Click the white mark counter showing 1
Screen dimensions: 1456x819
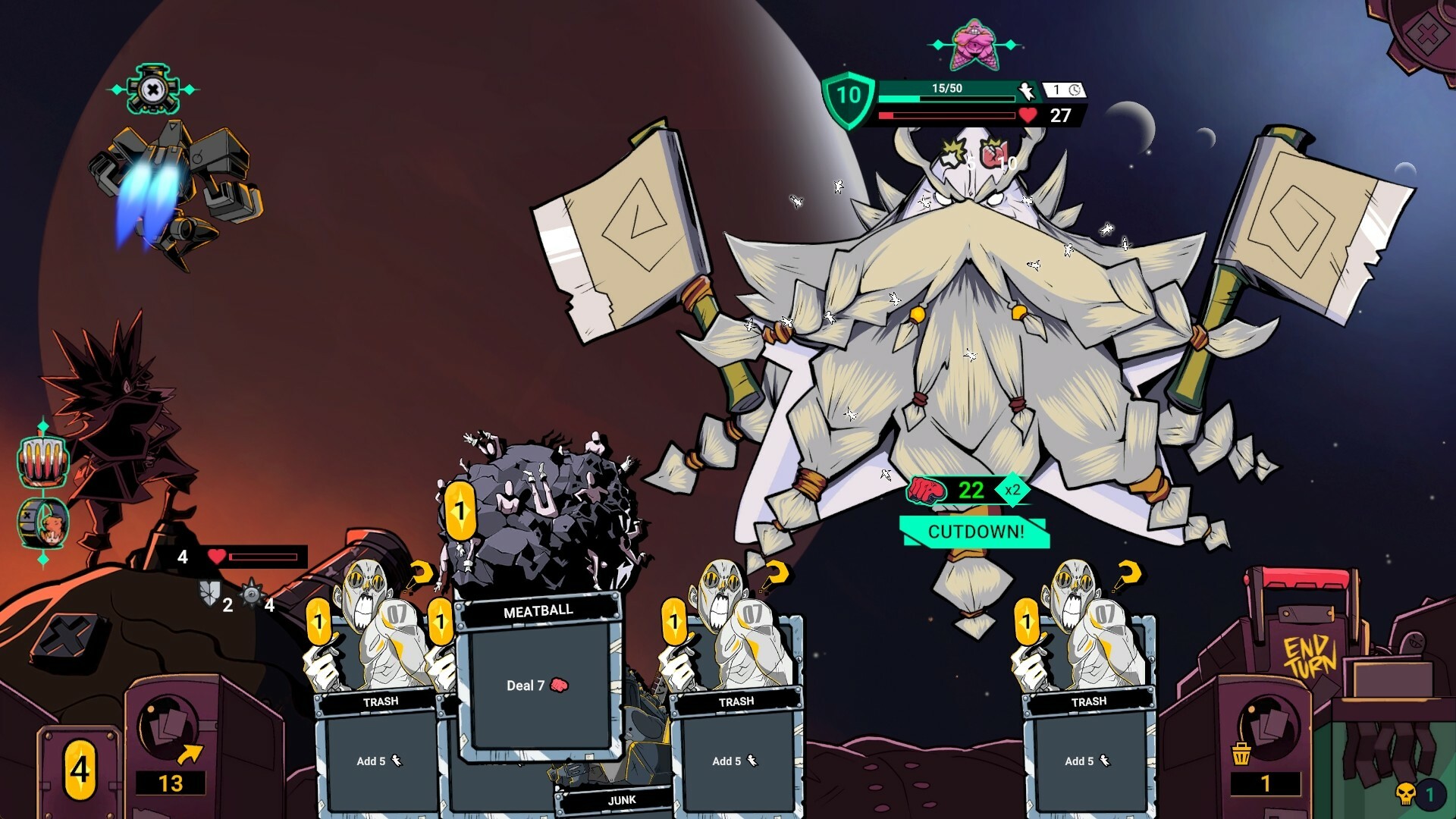click(x=1054, y=91)
